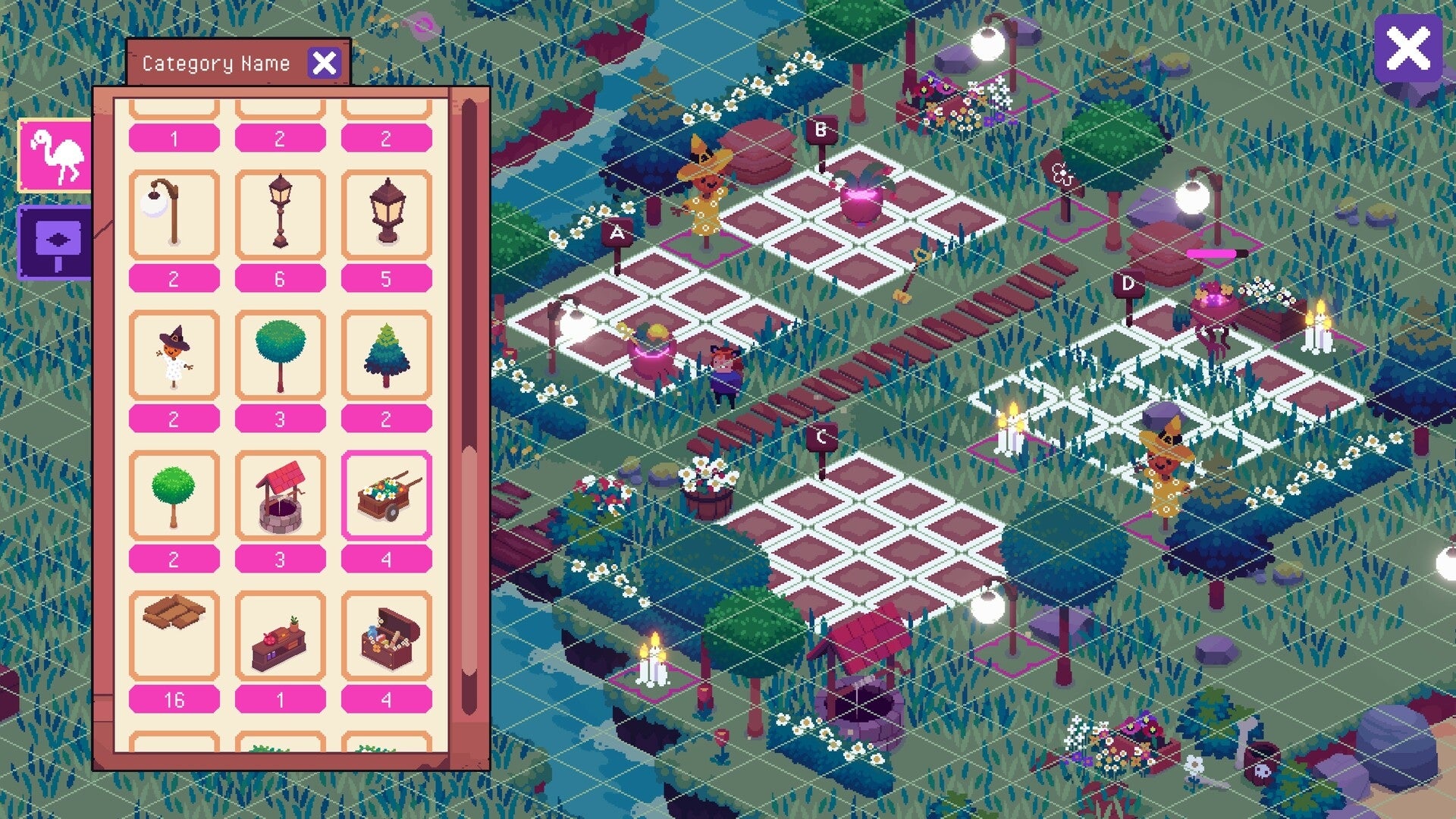Image resolution: width=1456 pixels, height=819 pixels.
Task: Click the B plot marker on the map
Action: [821, 130]
